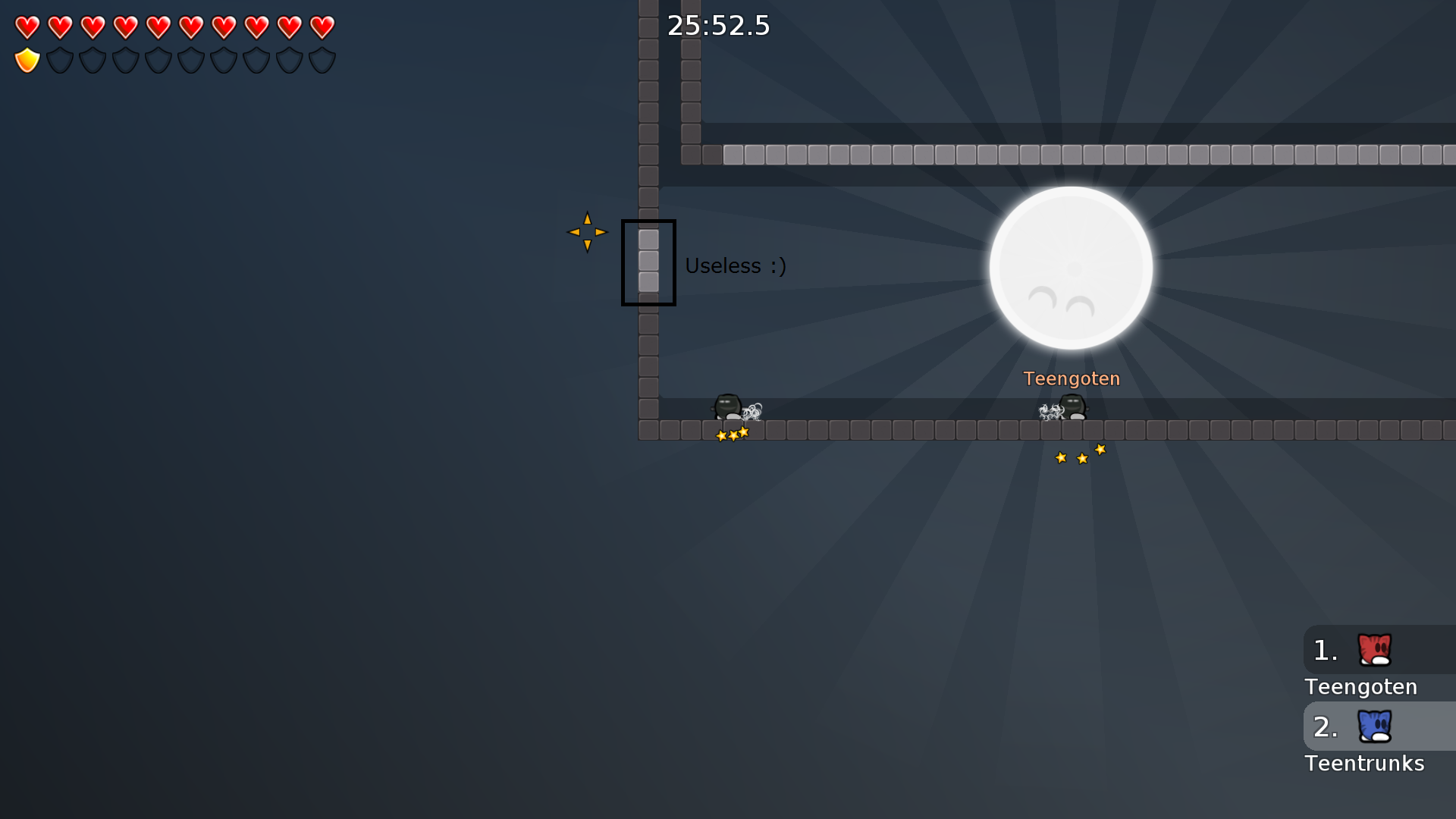Select the Teentrunks name label
Image resolution: width=1456 pixels, height=819 pixels.
(x=1363, y=764)
